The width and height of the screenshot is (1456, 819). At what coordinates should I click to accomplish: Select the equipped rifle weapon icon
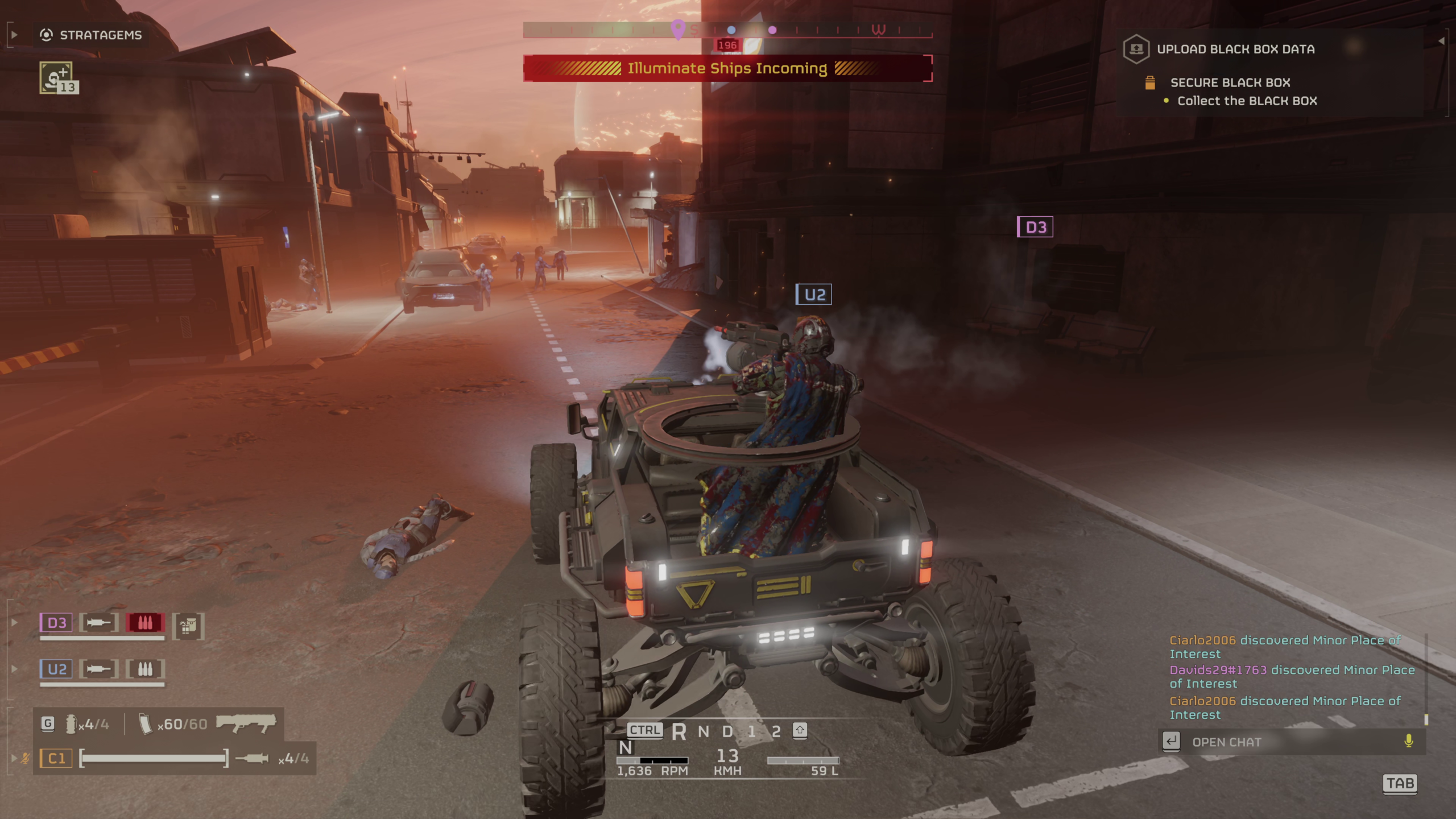coord(246,724)
